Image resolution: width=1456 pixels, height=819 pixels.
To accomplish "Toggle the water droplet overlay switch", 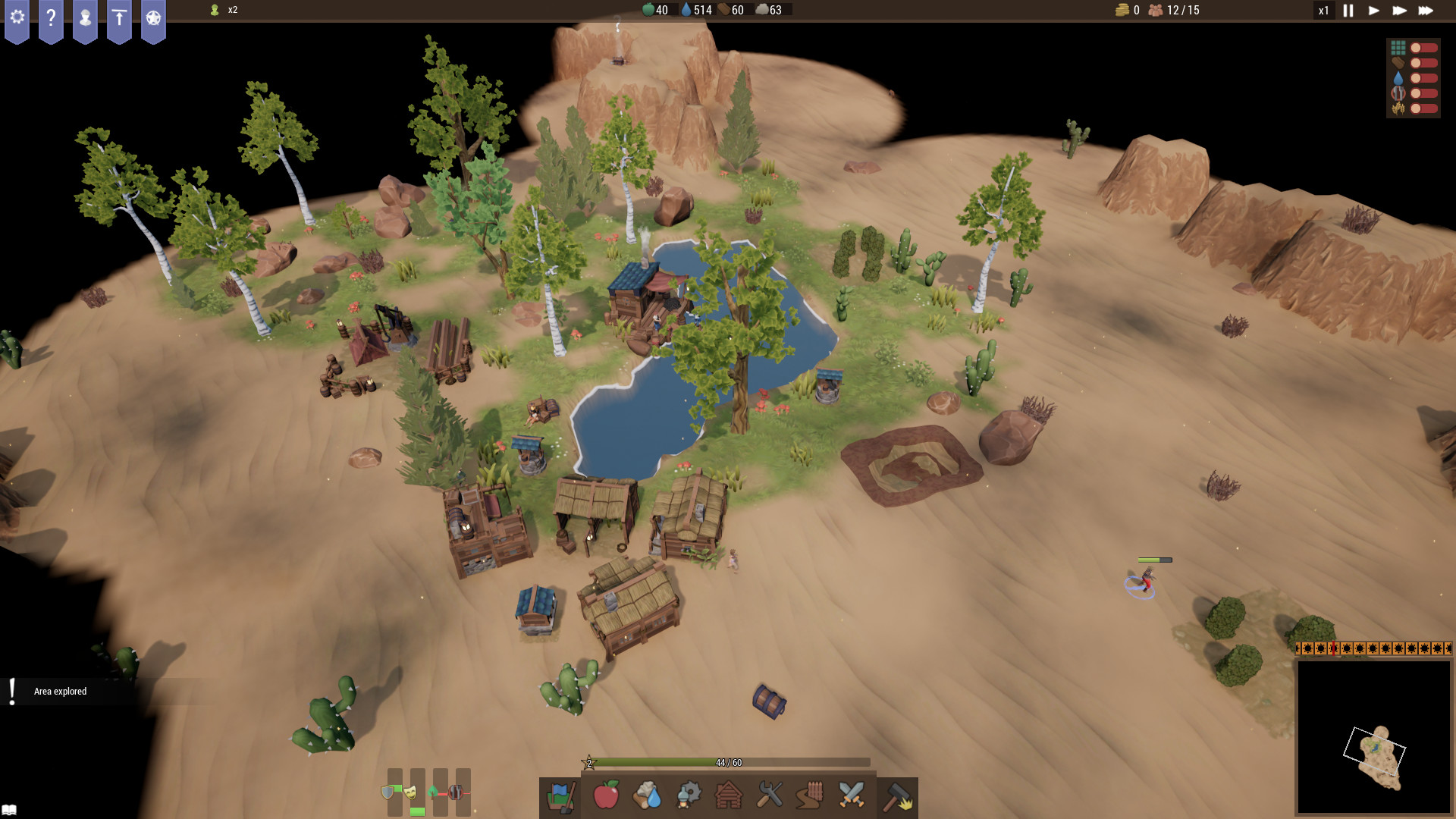I will pyautogui.click(x=1415, y=77).
